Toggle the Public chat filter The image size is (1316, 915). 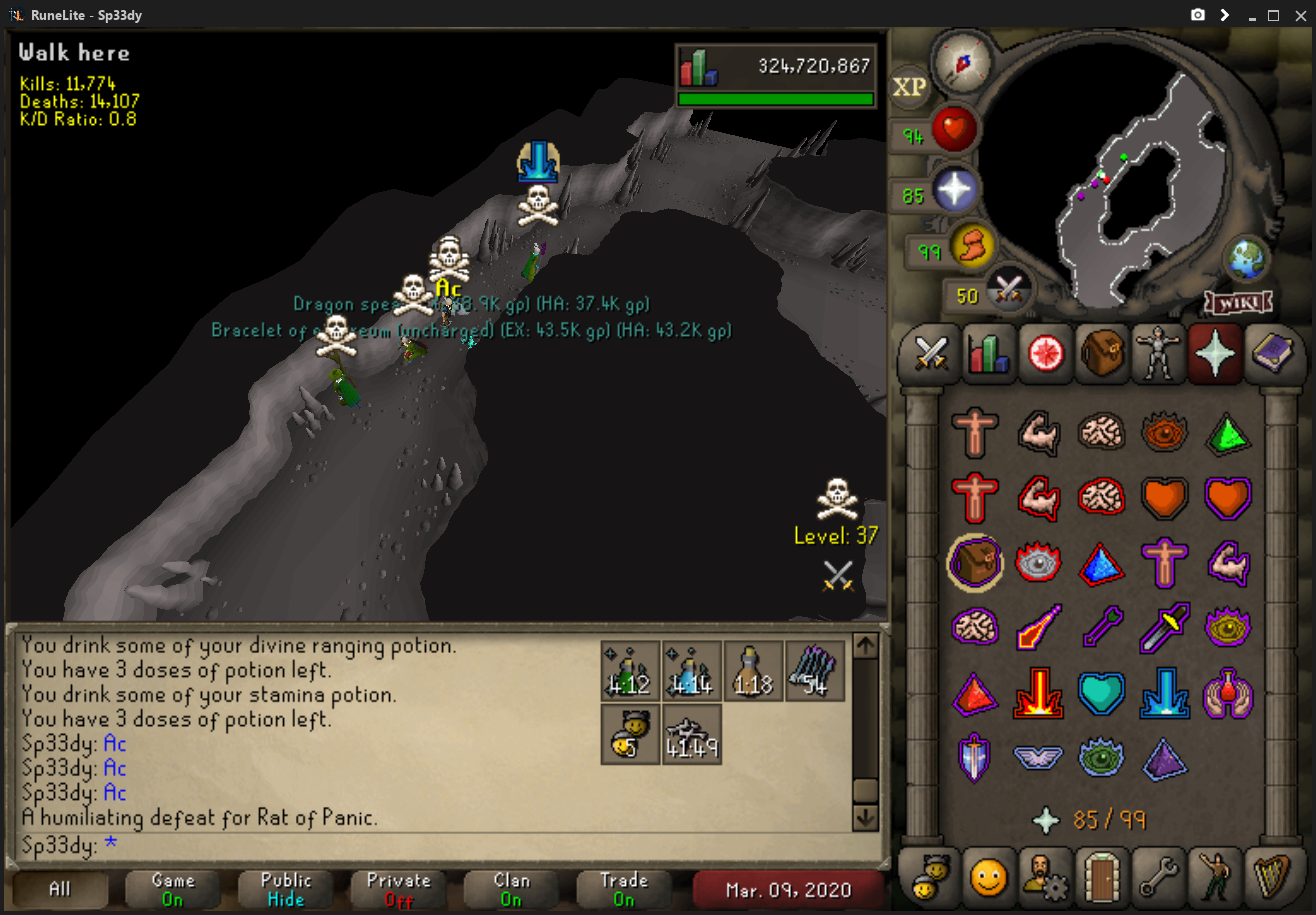pyautogui.click(x=286, y=888)
